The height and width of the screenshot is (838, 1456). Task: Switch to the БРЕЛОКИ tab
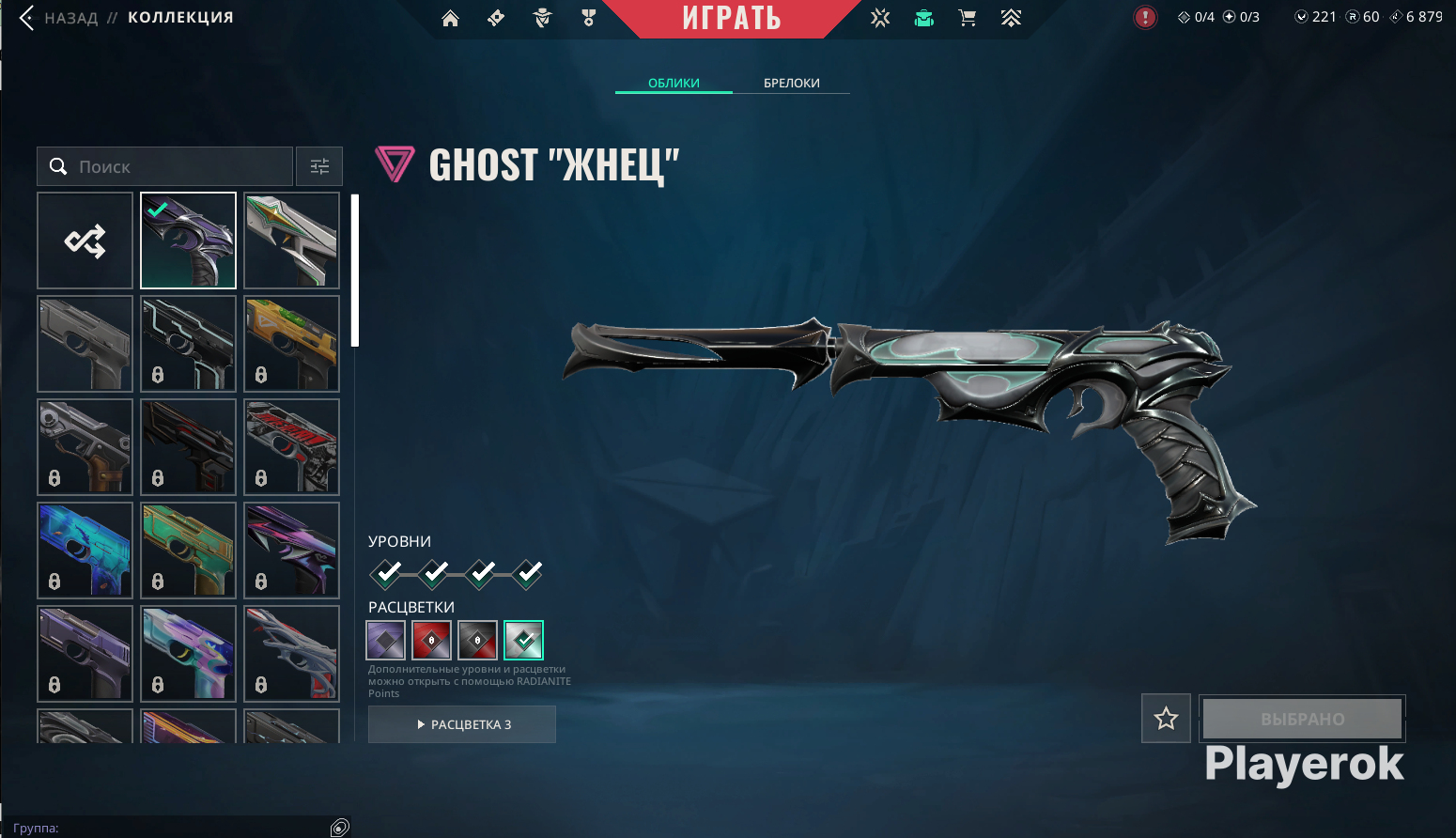791,83
